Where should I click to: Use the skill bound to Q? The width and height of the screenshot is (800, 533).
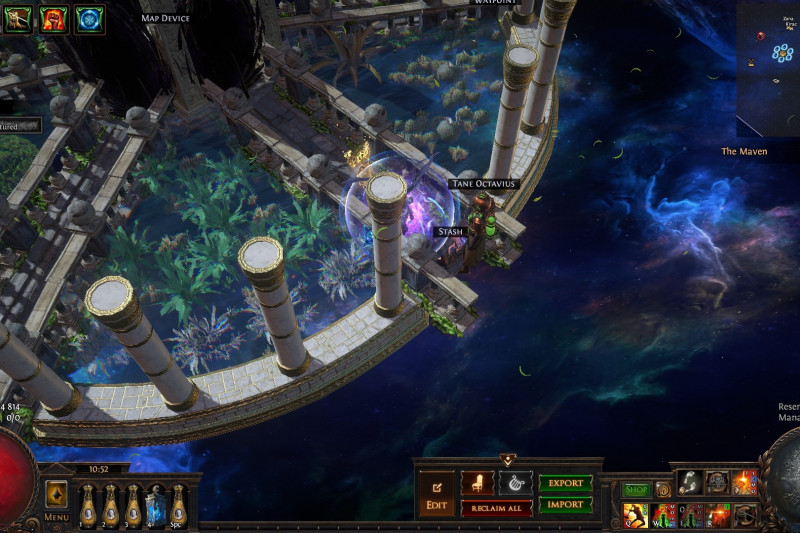635,516
